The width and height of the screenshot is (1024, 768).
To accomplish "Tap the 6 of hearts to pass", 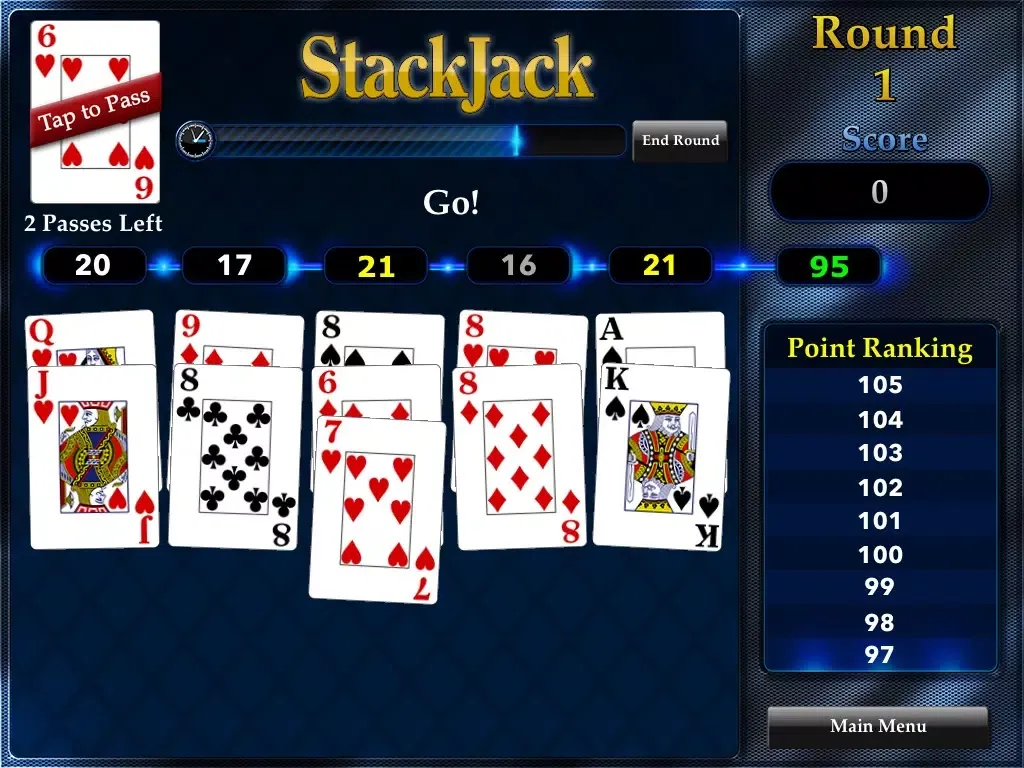I will point(95,112).
